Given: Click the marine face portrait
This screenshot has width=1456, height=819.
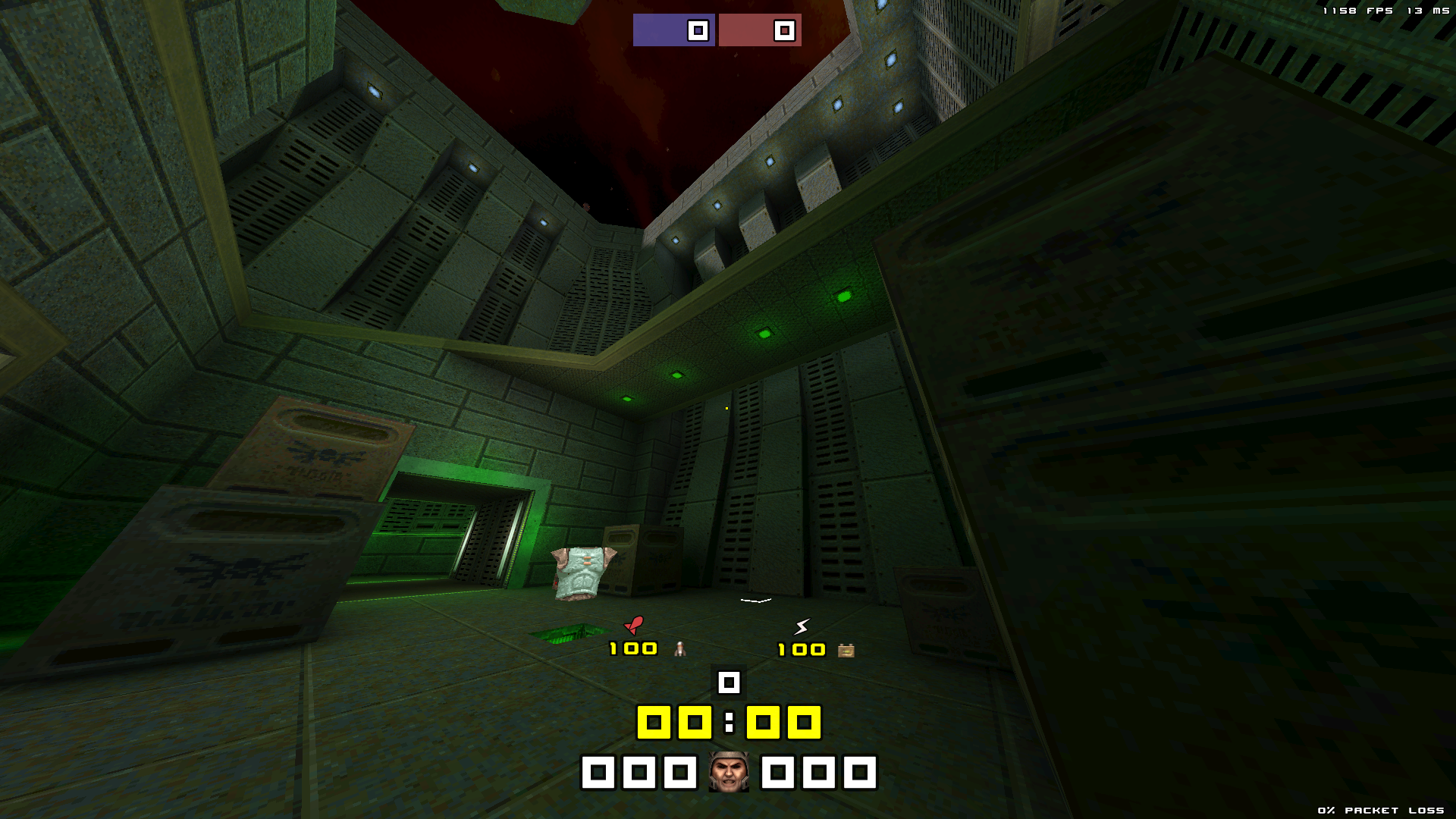Looking at the screenshot, I should click(x=729, y=773).
